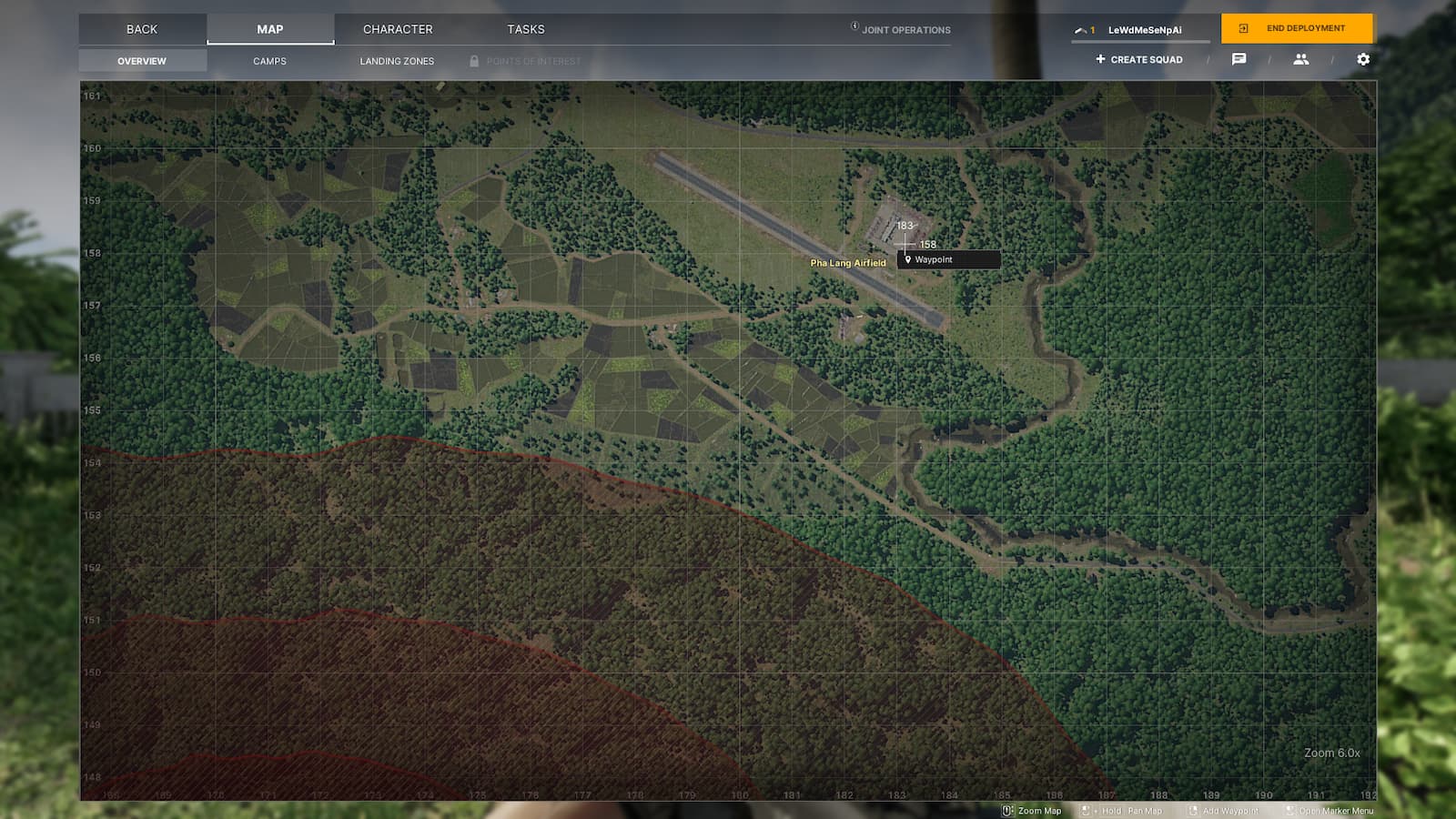Switch to the CHARACTER tab
The image size is (1456, 819).
(398, 29)
